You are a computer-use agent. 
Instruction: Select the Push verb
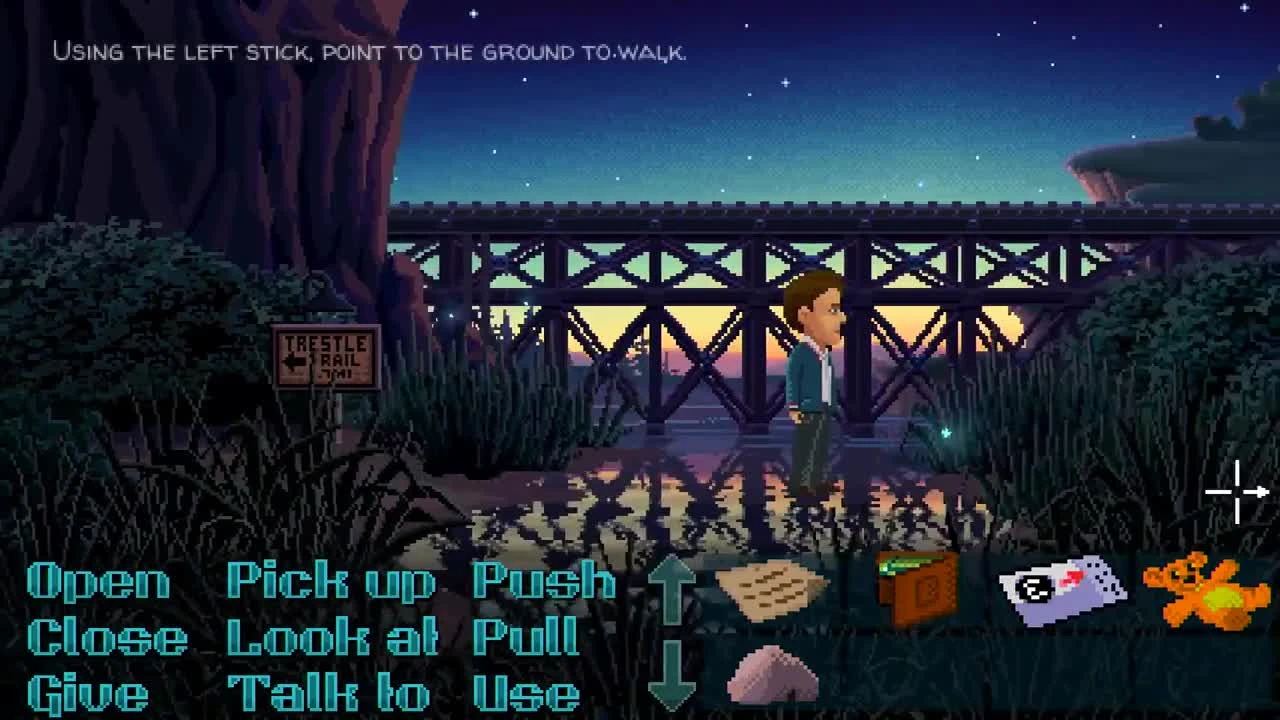pos(545,580)
